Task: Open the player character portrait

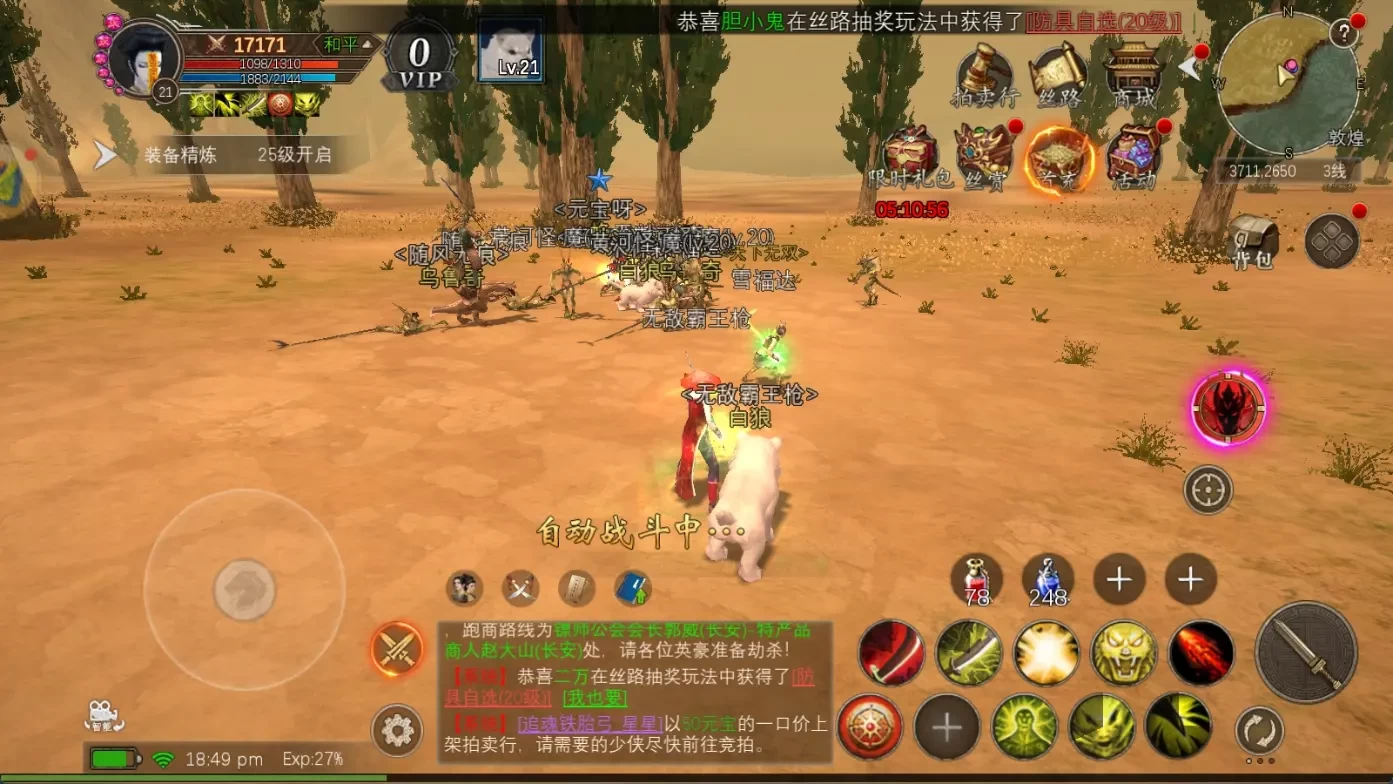Action: click(143, 58)
